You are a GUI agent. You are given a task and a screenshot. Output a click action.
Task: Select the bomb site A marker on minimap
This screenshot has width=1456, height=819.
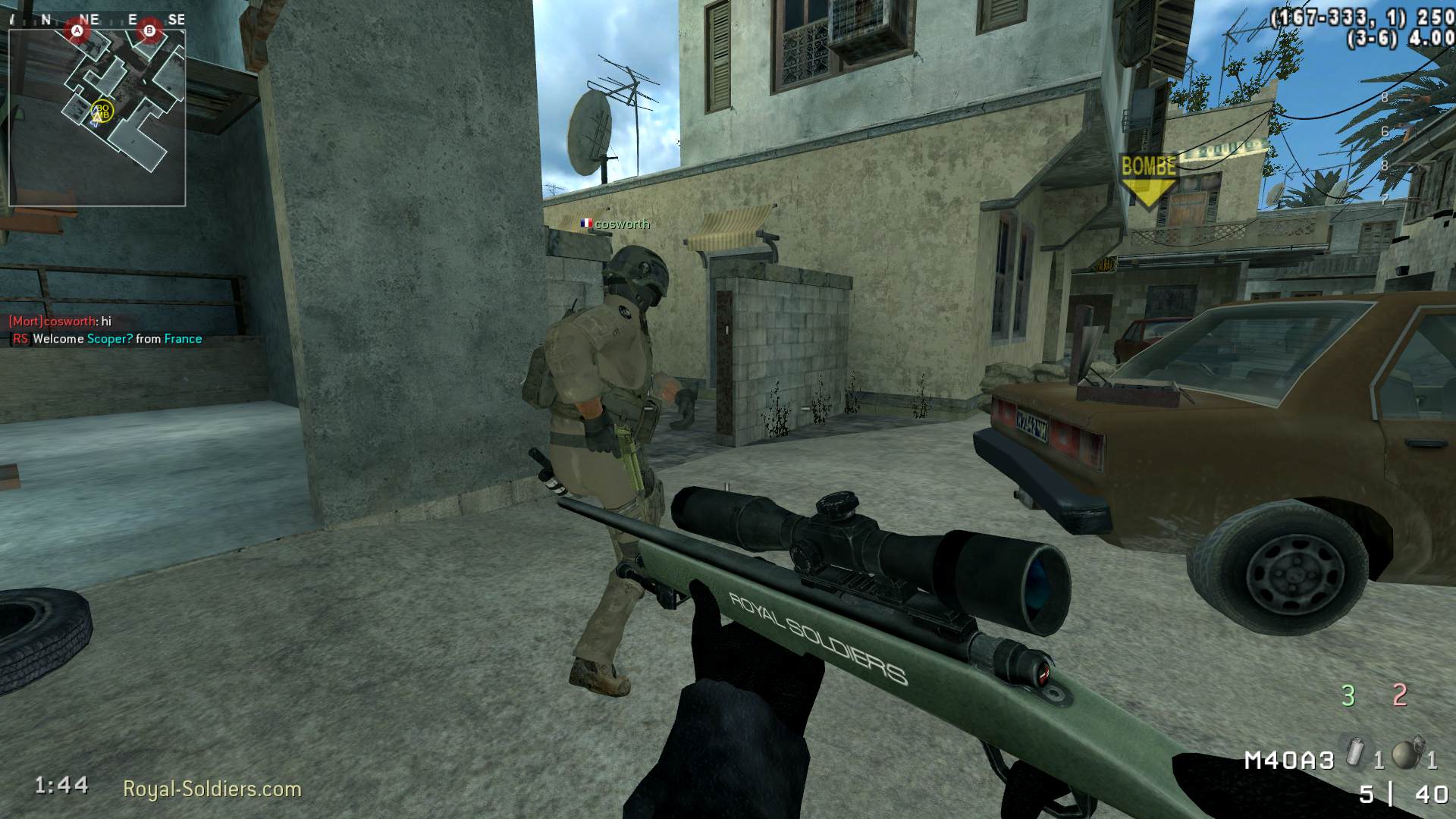pyautogui.click(x=77, y=30)
